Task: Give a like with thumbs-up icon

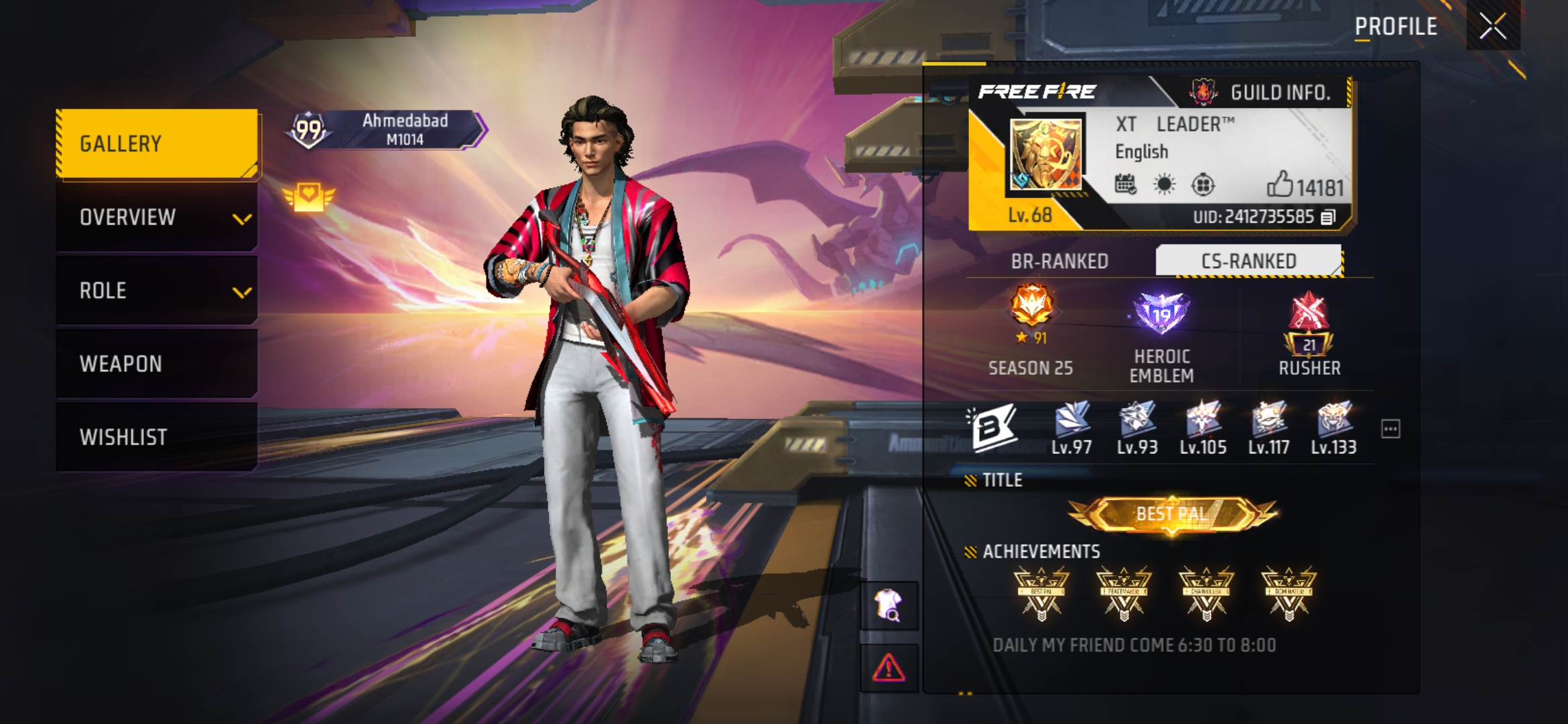Action: 1279,184
